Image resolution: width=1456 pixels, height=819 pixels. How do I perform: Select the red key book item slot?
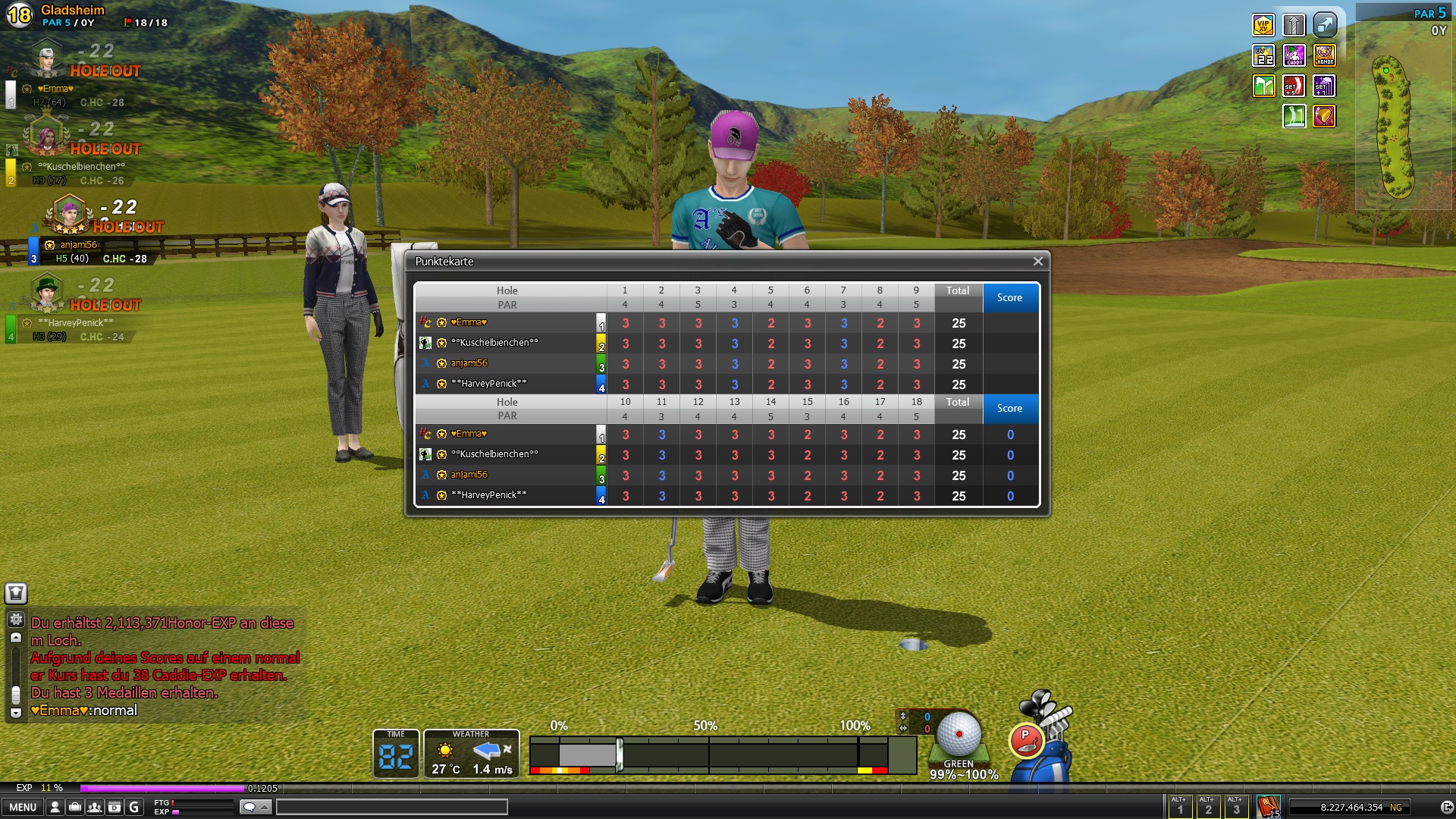pyautogui.click(x=1268, y=806)
